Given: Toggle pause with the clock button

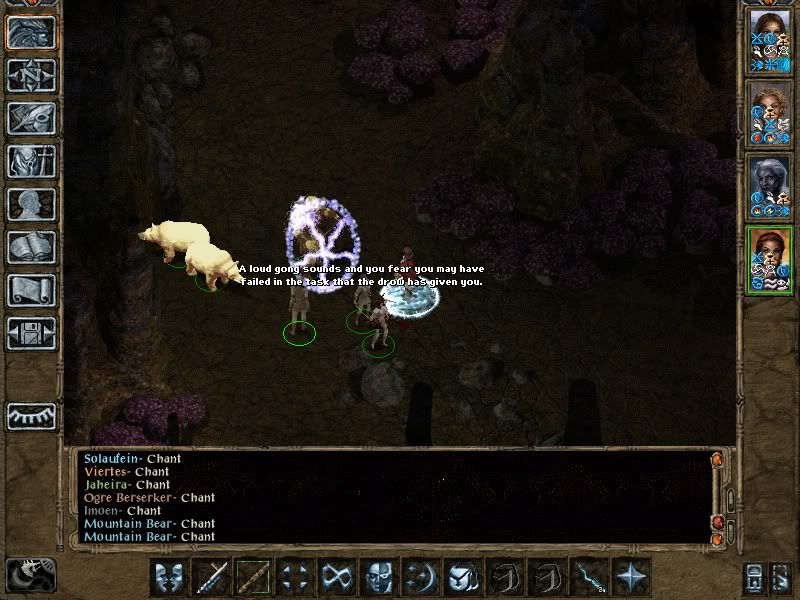Looking at the screenshot, I should (31, 574).
